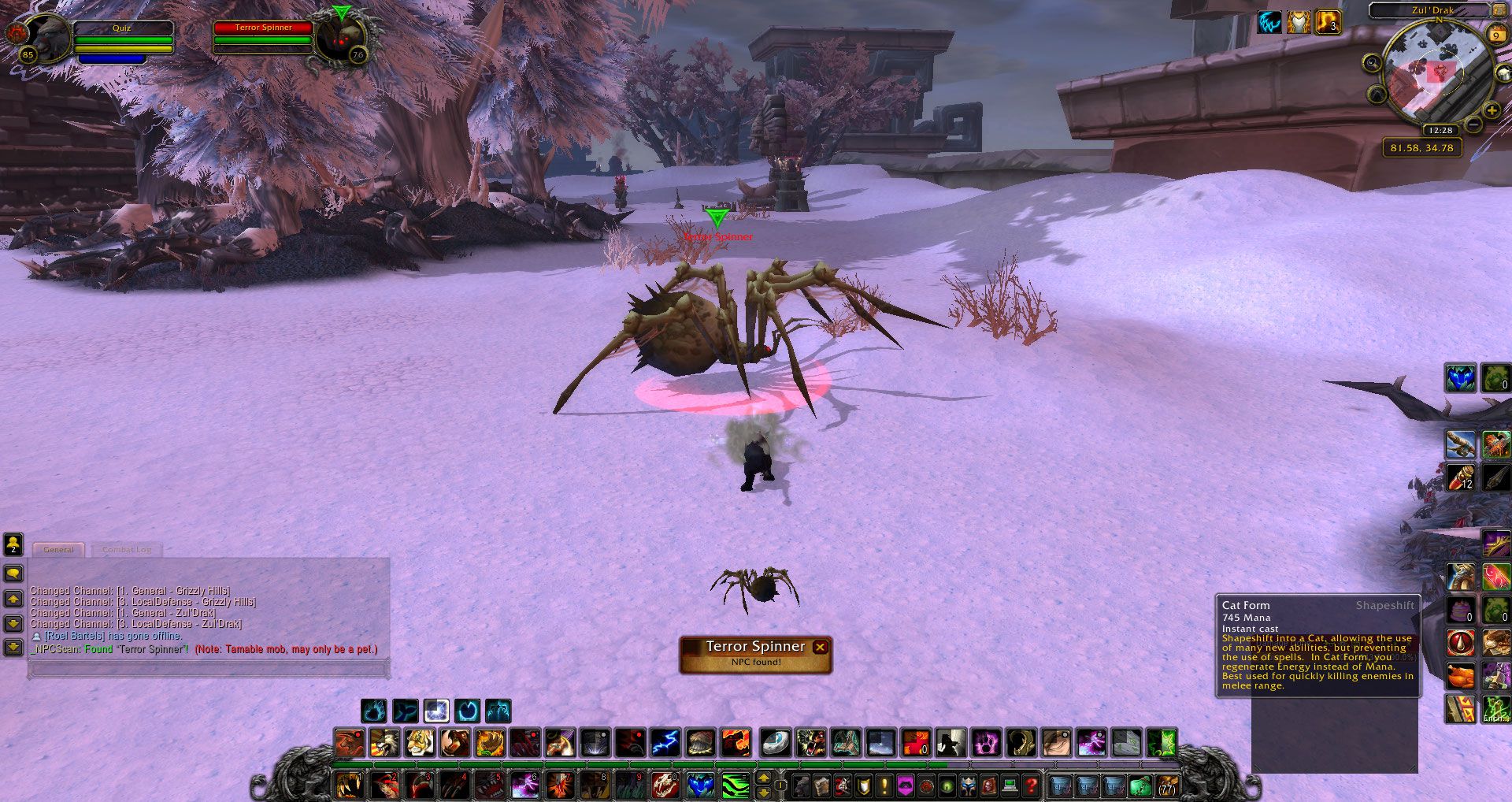
Task: Zoom out the minimap with minus button
Action: pos(1474,124)
